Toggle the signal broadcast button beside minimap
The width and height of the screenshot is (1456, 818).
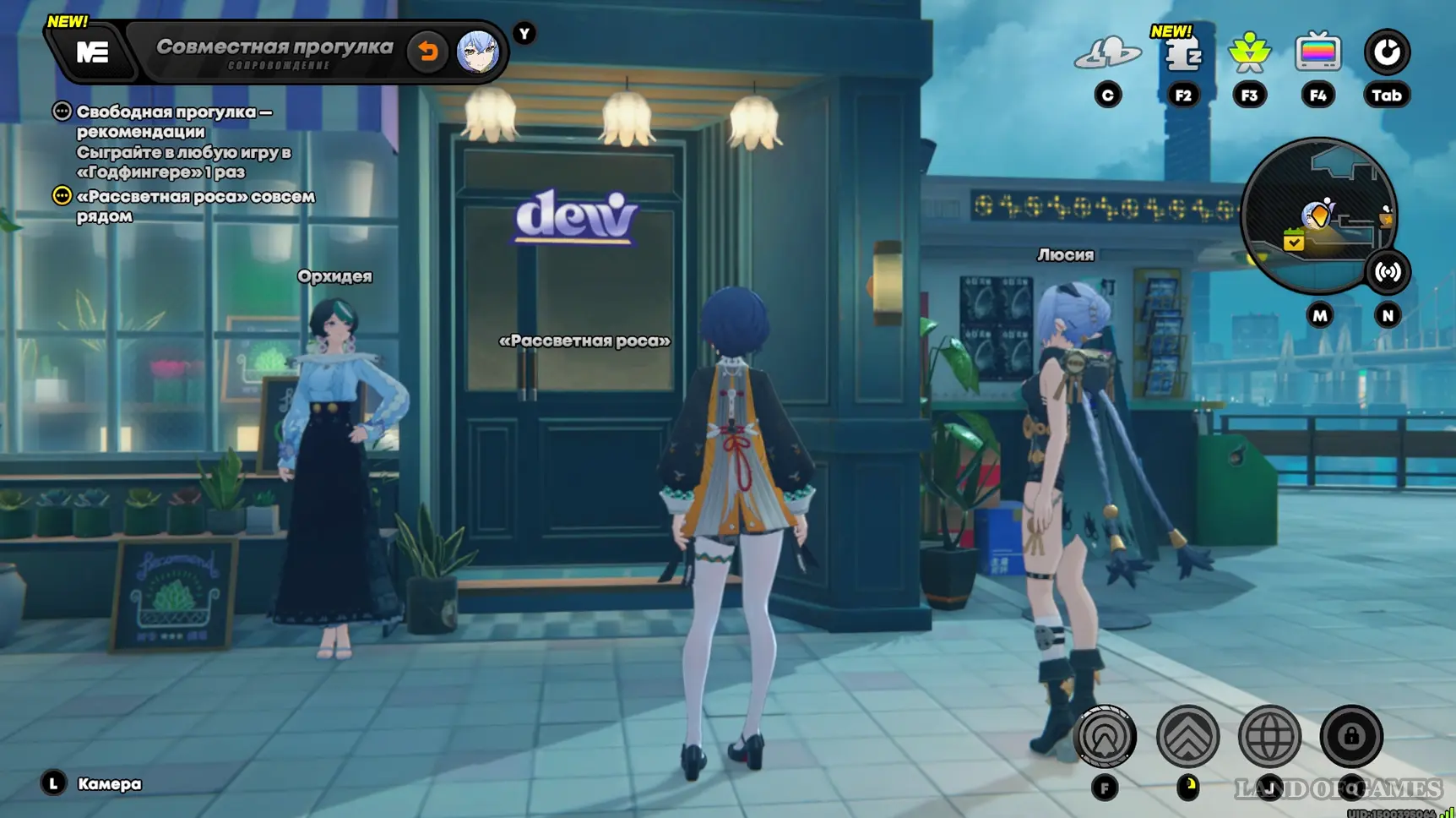click(1387, 272)
